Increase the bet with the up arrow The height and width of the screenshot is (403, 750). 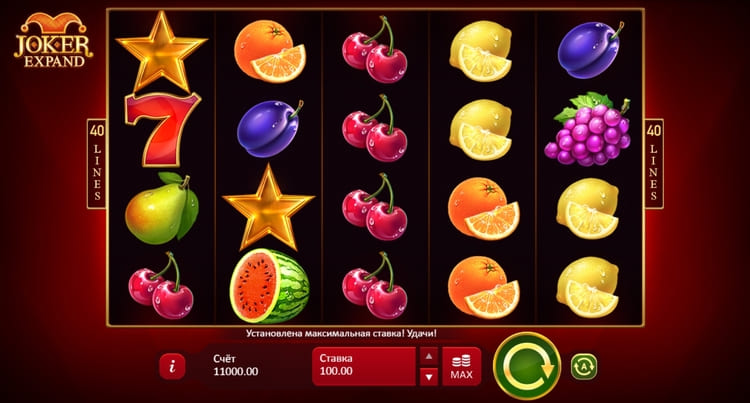[428, 356]
